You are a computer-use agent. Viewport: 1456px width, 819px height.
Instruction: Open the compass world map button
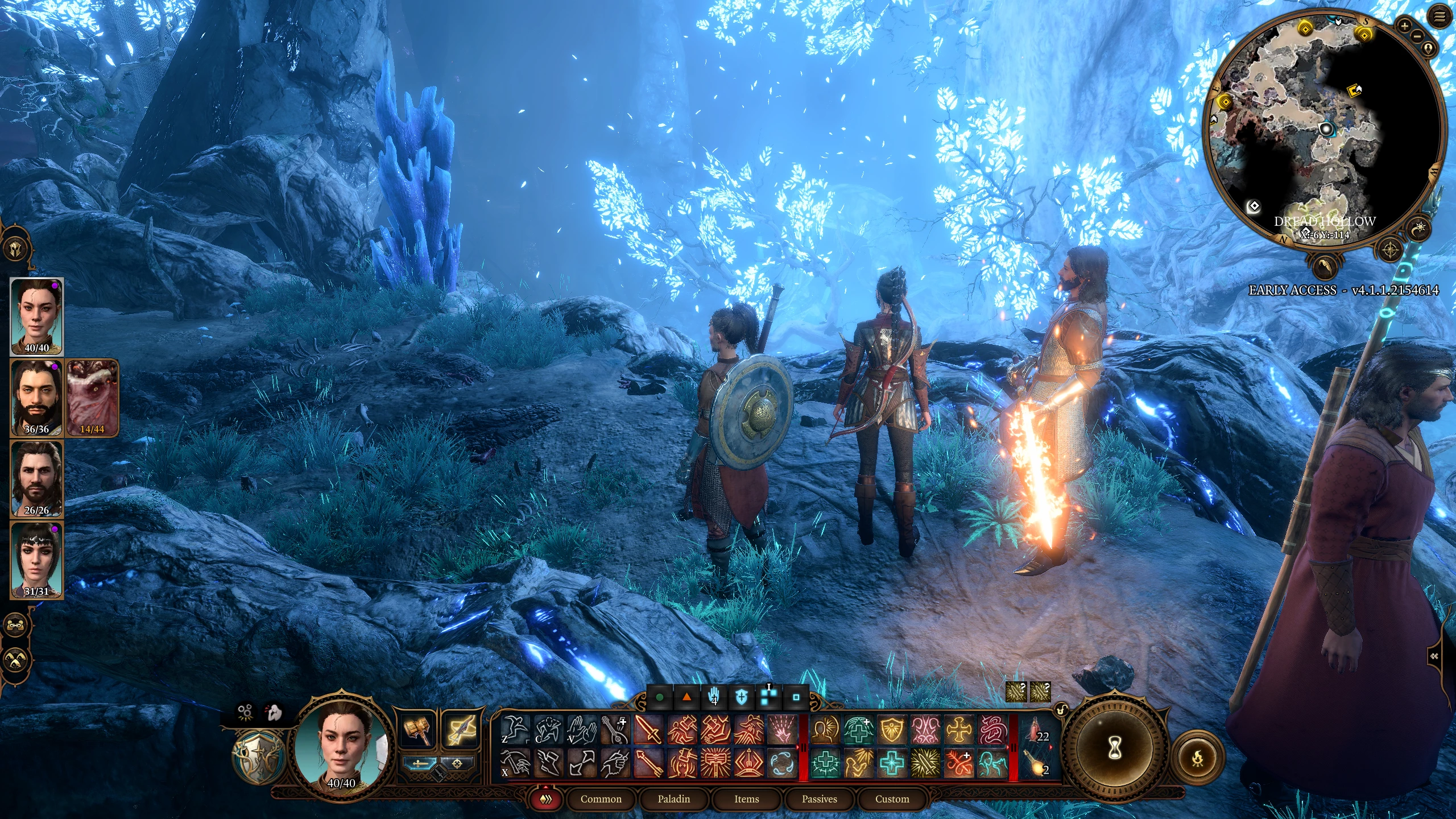coord(1391,249)
